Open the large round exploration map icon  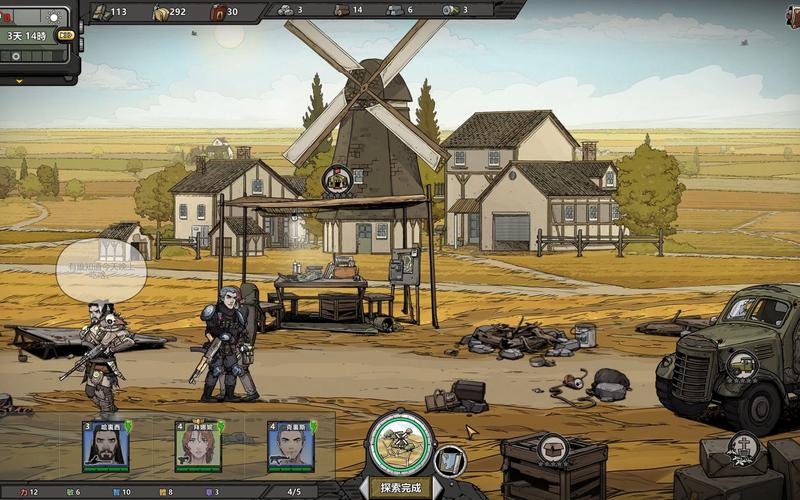click(401, 442)
